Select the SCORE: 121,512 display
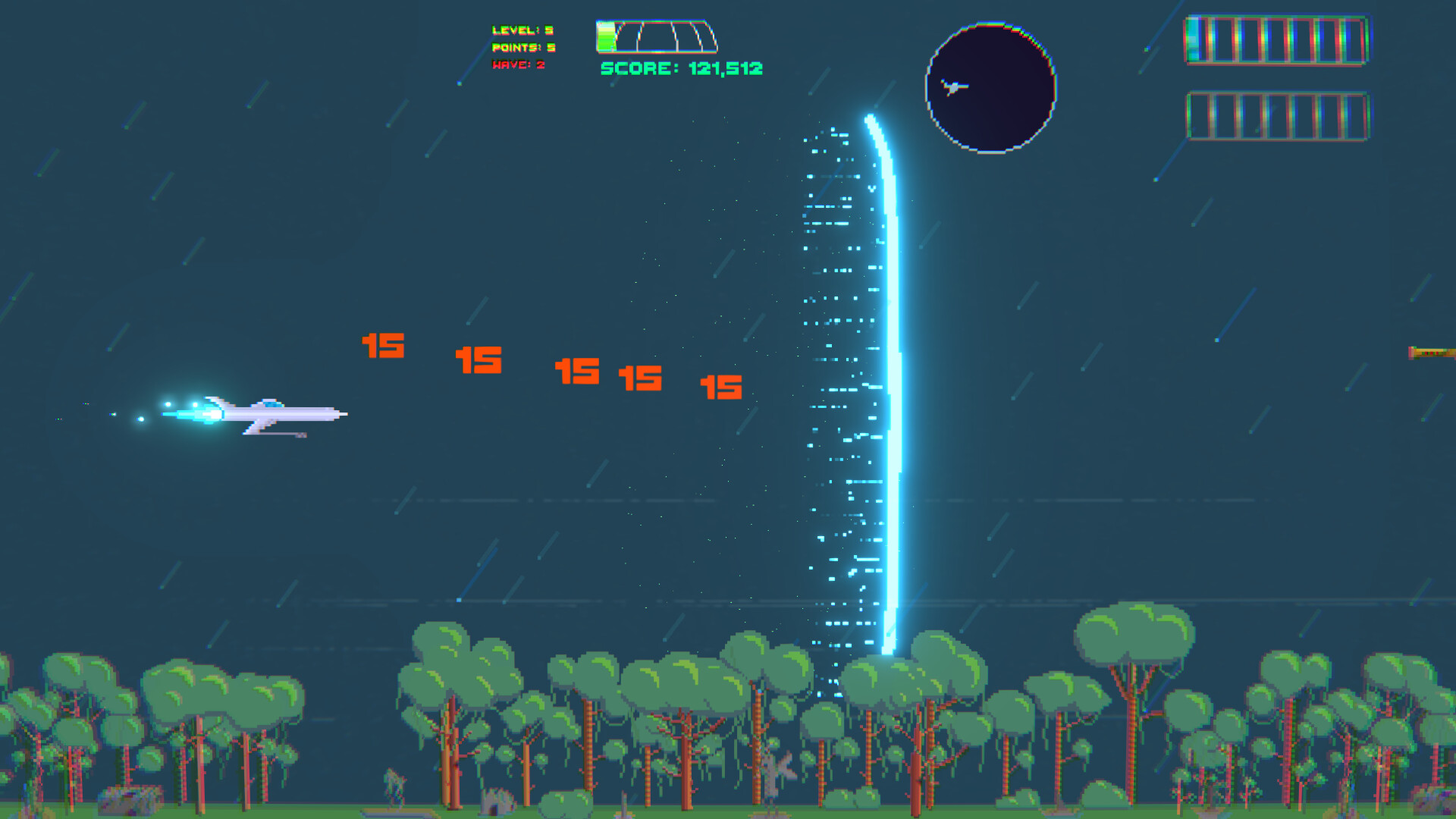The height and width of the screenshot is (819, 1456). [x=680, y=71]
